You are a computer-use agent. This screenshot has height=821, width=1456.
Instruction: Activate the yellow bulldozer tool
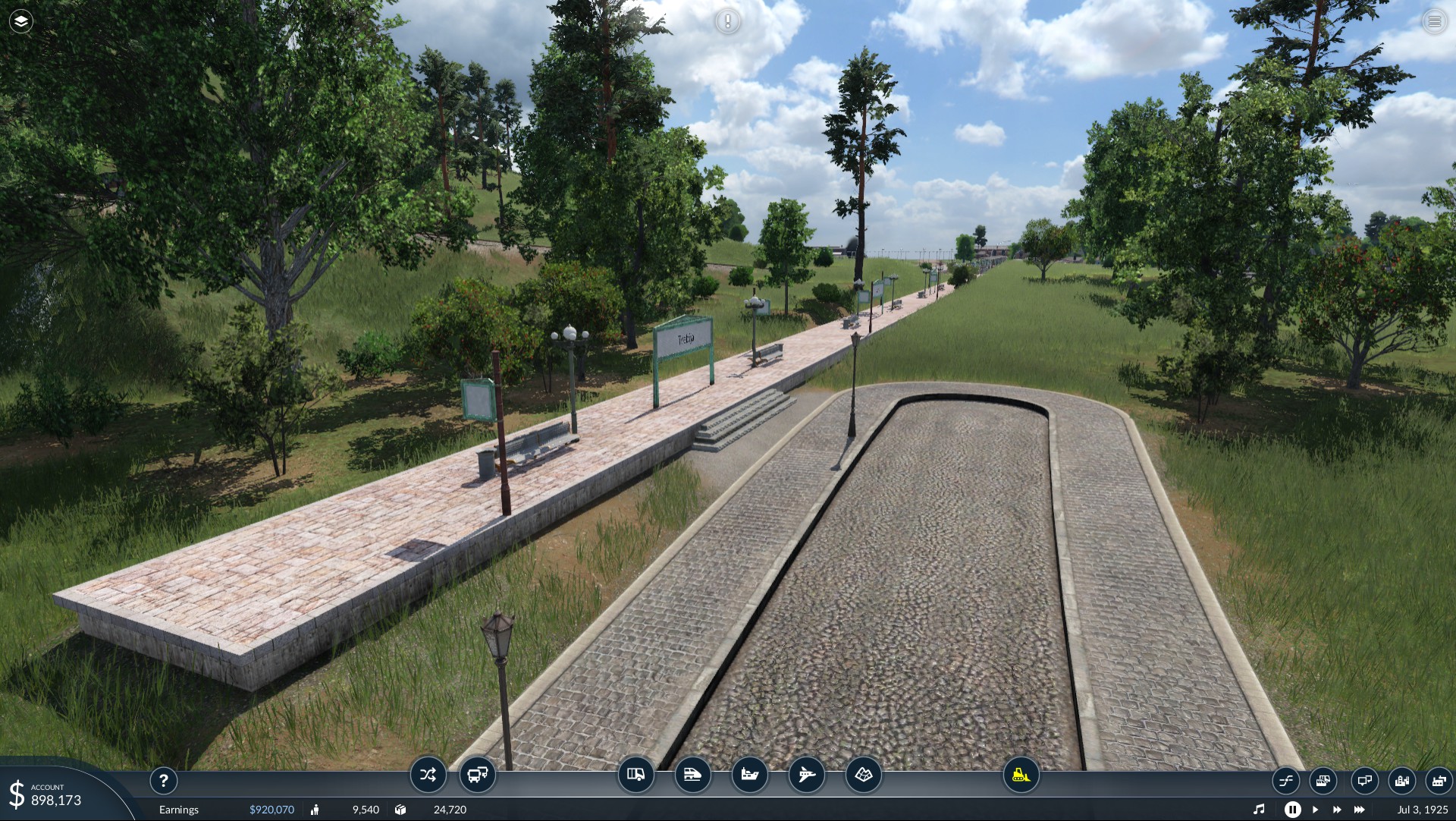click(x=1021, y=775)
